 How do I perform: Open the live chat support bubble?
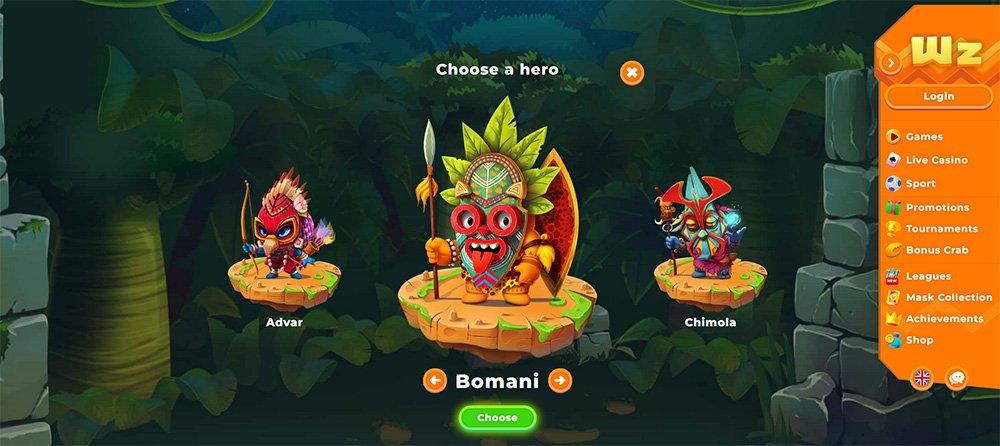click(957, 378)
